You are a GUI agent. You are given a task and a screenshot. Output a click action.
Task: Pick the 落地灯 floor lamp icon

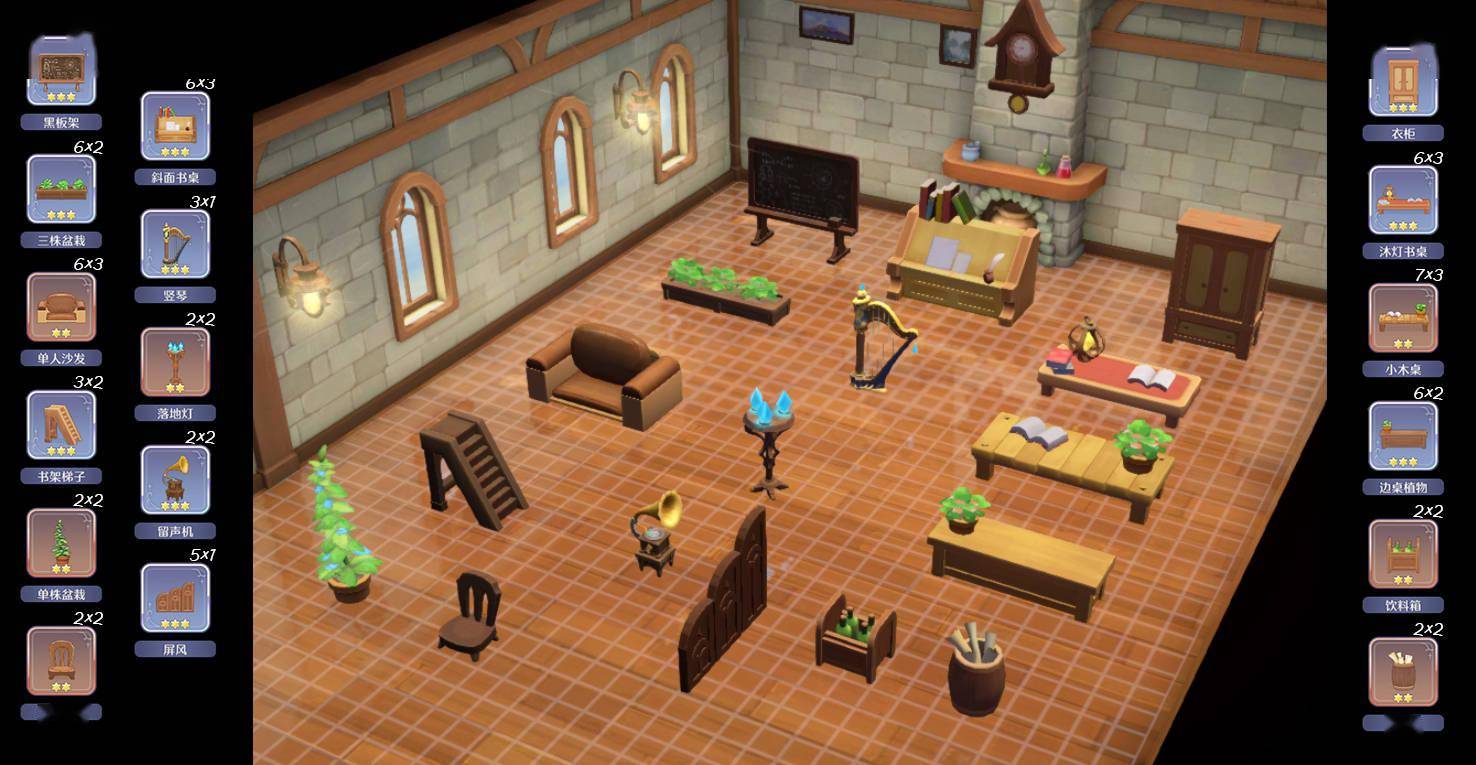[175, 362]
